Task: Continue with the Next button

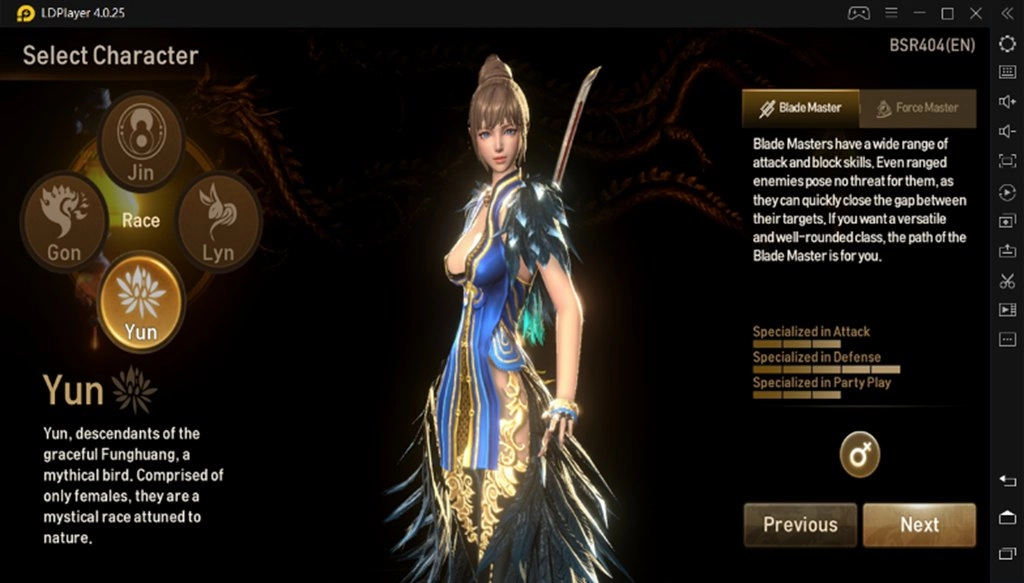Action: (x=919, y=525)
